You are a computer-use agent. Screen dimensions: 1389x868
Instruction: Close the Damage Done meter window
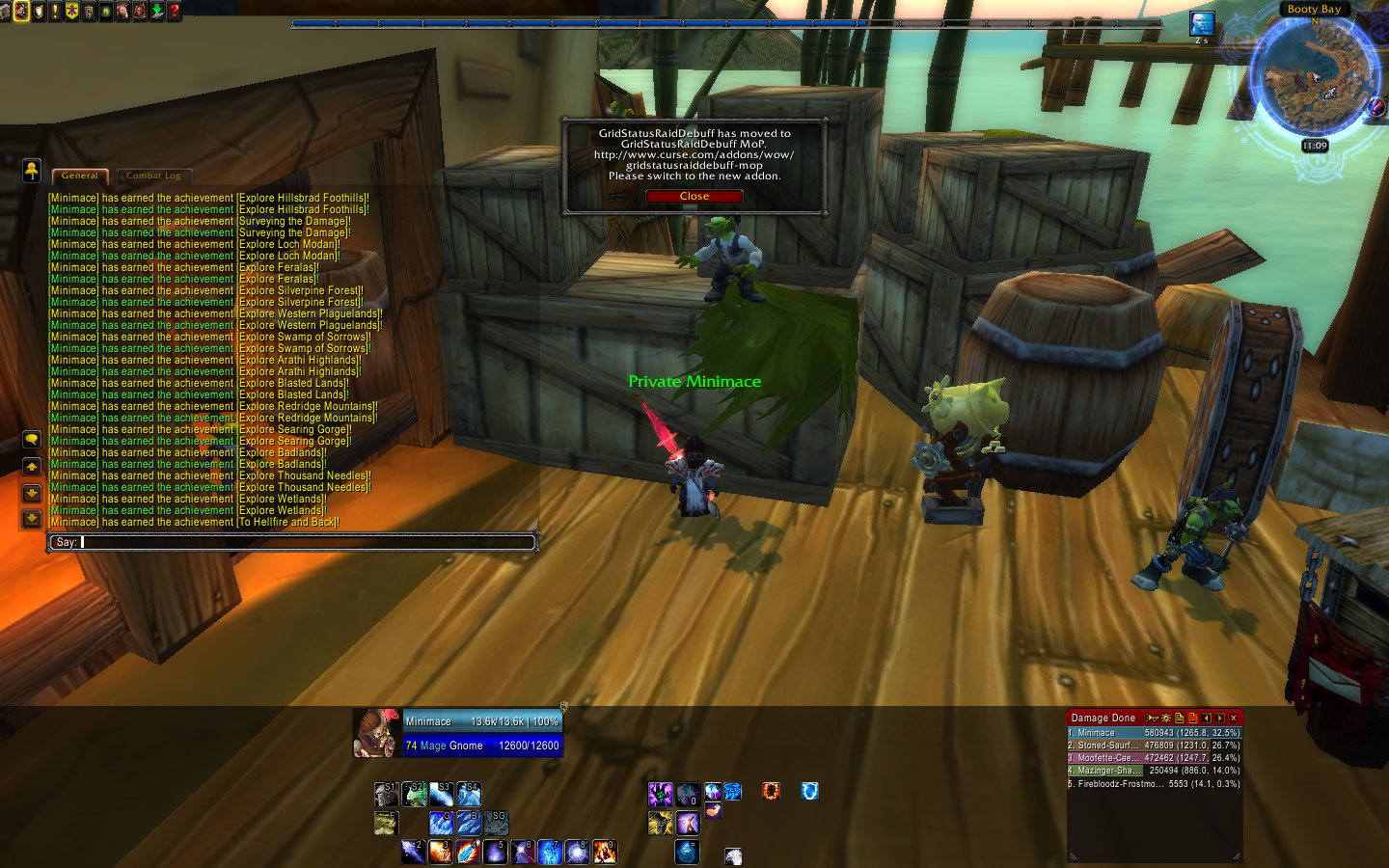1233,719
